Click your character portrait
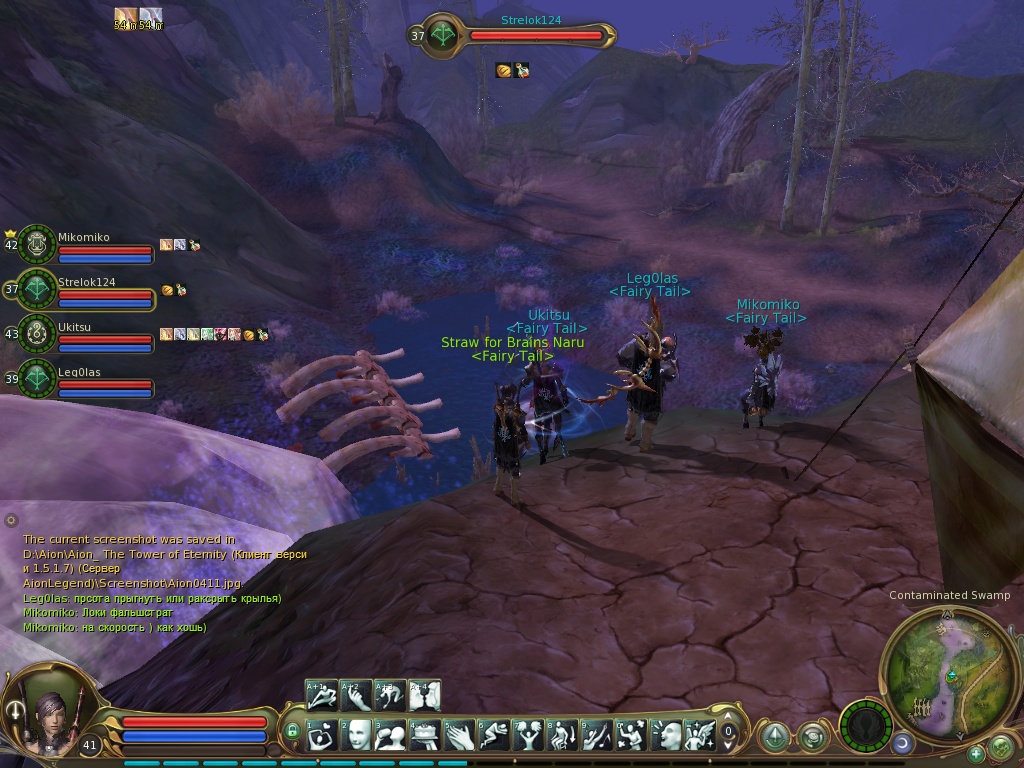Viewport: 1024px width, 768px height. click(x=52, y=711)
